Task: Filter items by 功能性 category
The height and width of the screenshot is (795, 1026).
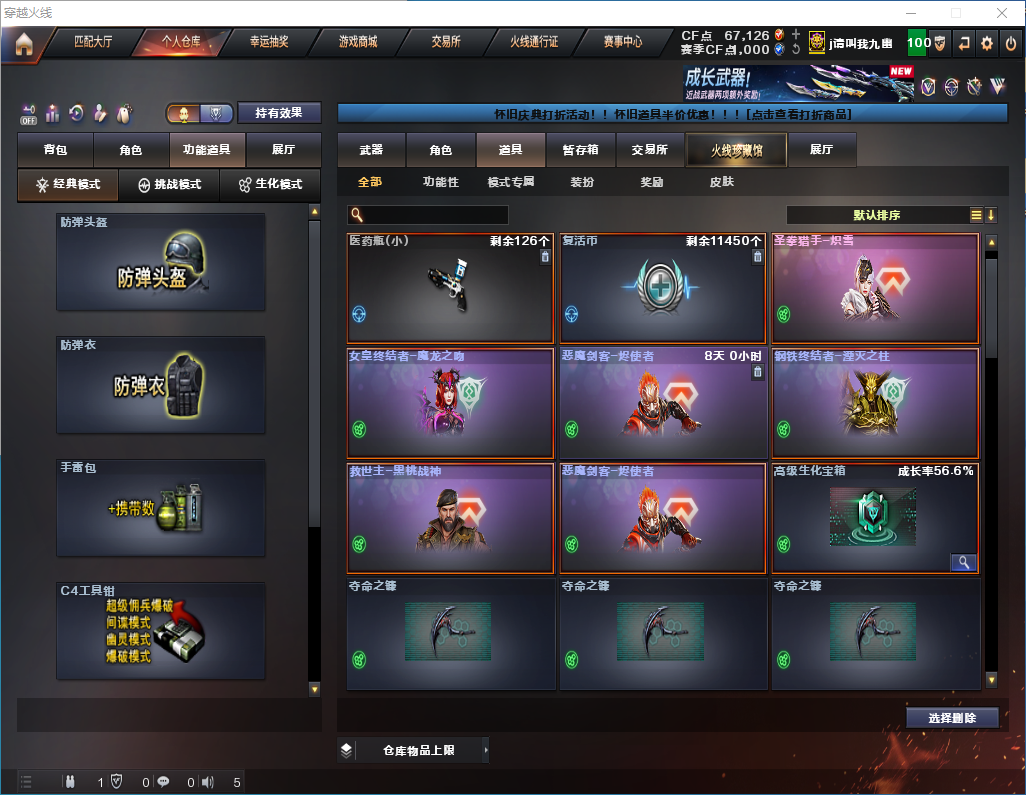Action: coord(440,183)
